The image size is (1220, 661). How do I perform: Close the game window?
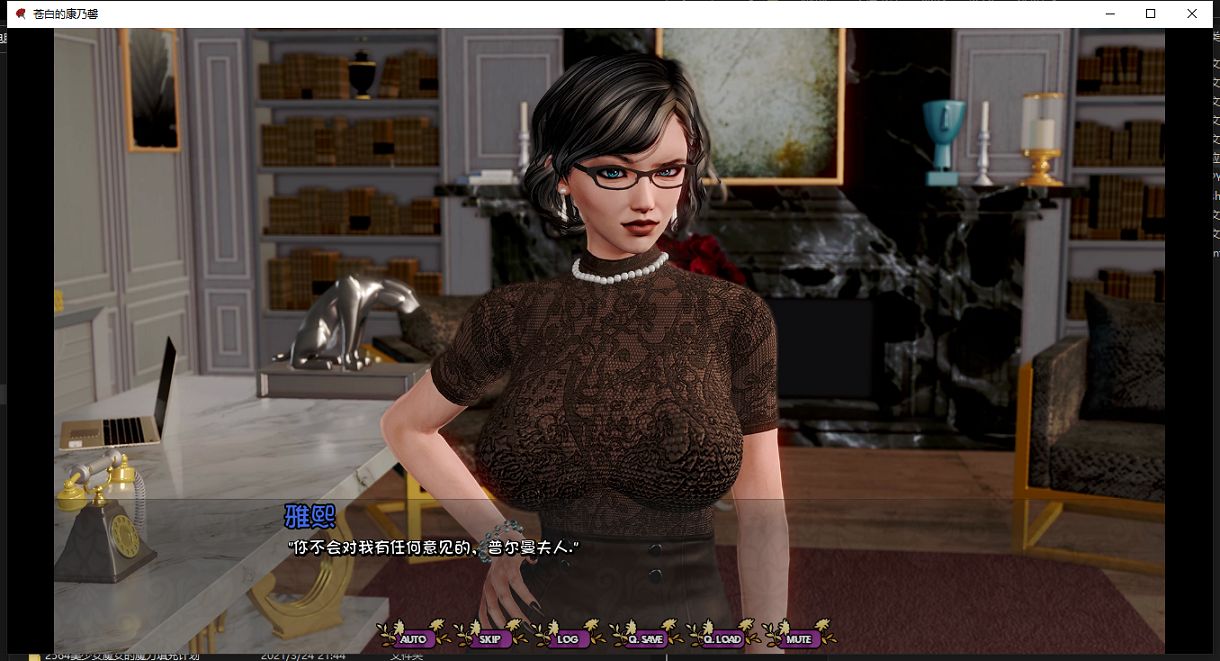coord(1192,14)
